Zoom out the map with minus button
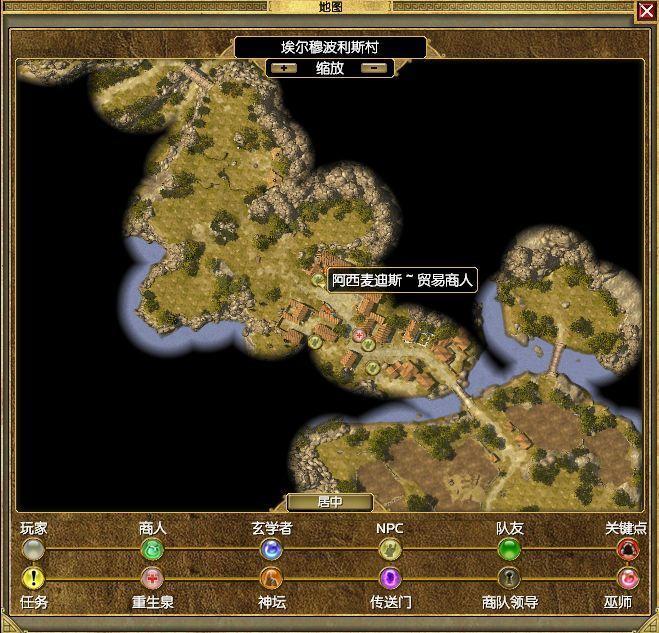 pos(373,68)
